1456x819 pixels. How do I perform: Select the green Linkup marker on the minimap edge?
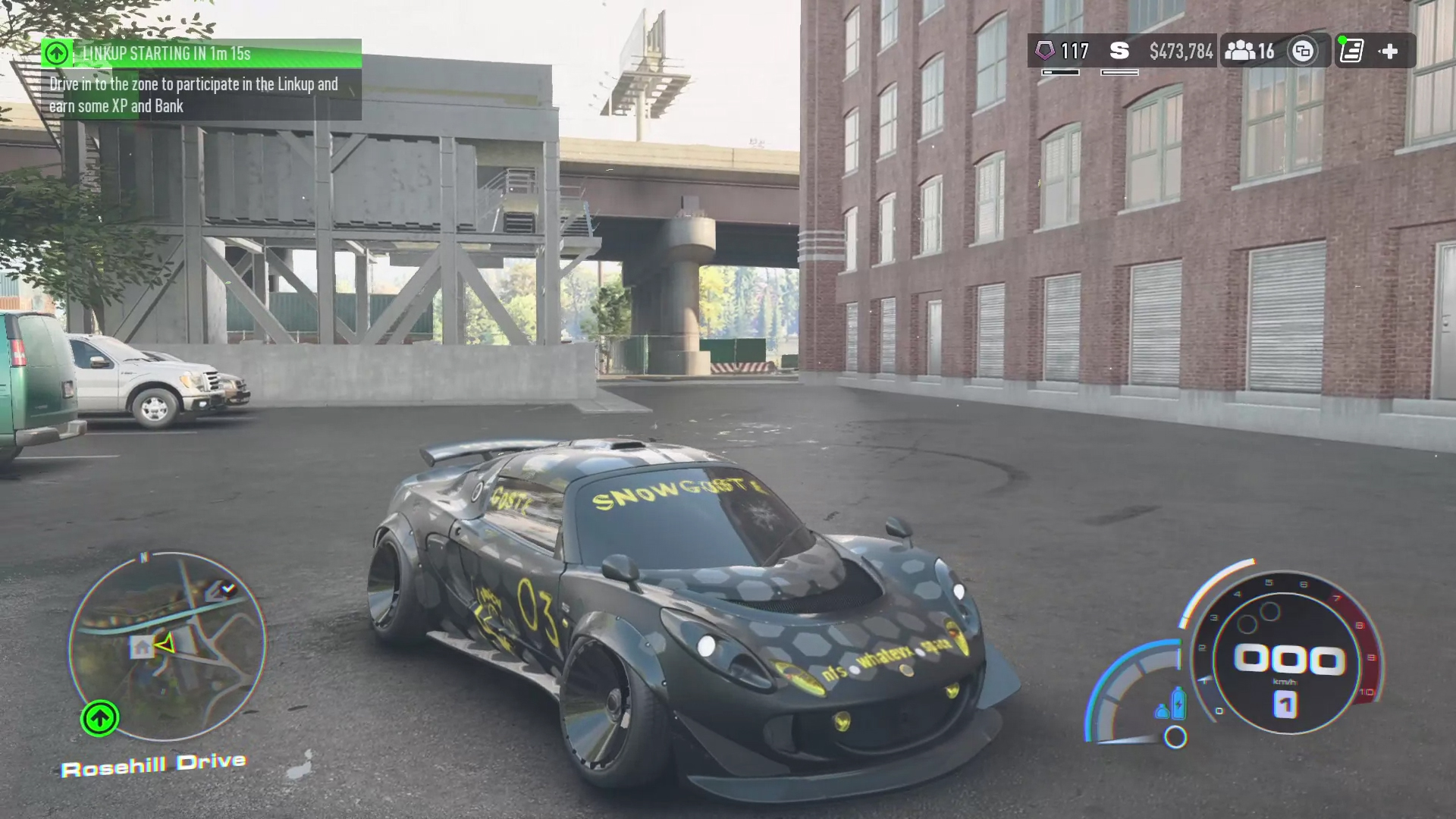[x=99, y=718]
